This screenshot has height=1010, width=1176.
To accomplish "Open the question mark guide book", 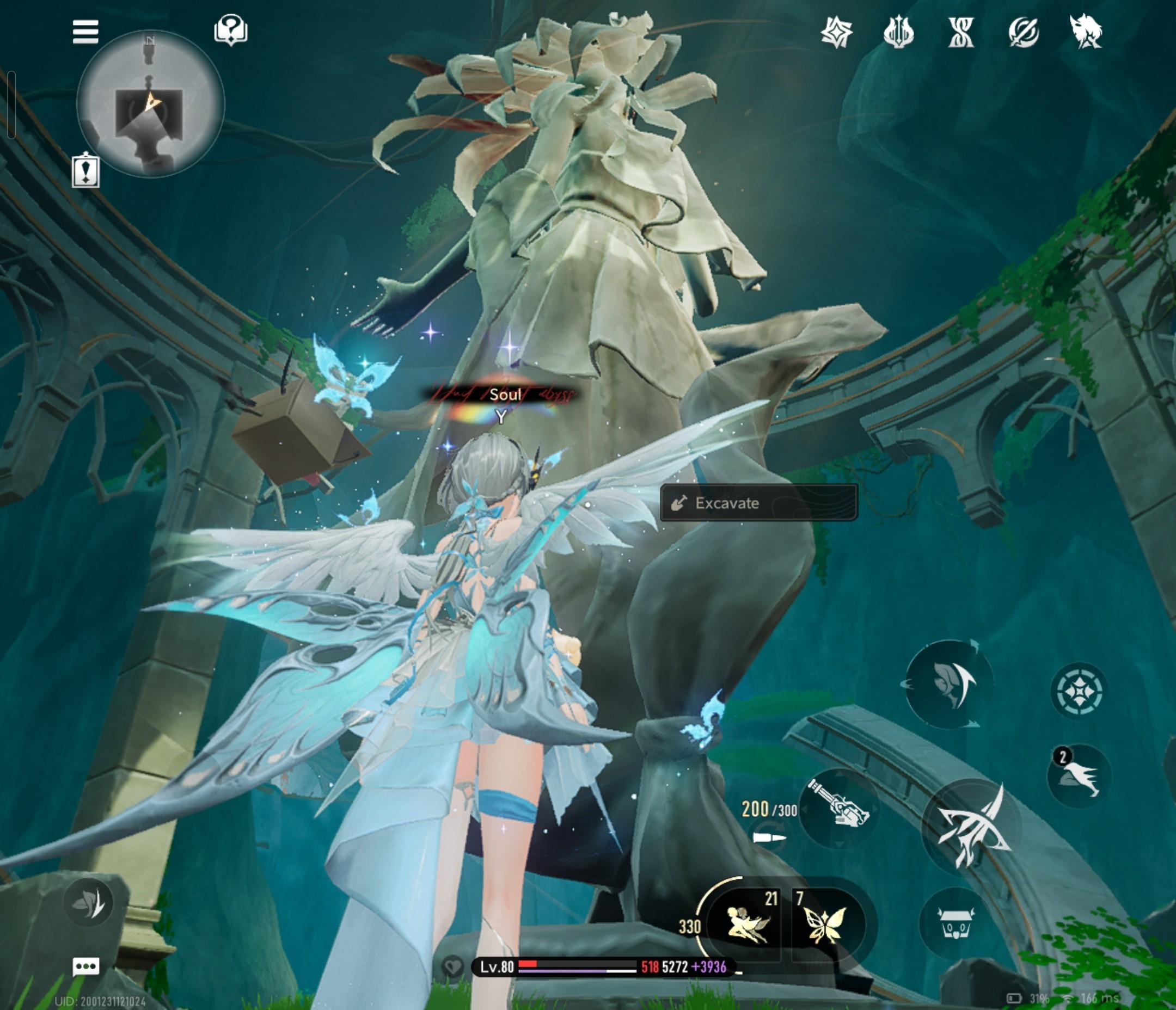I will (230, 30).
